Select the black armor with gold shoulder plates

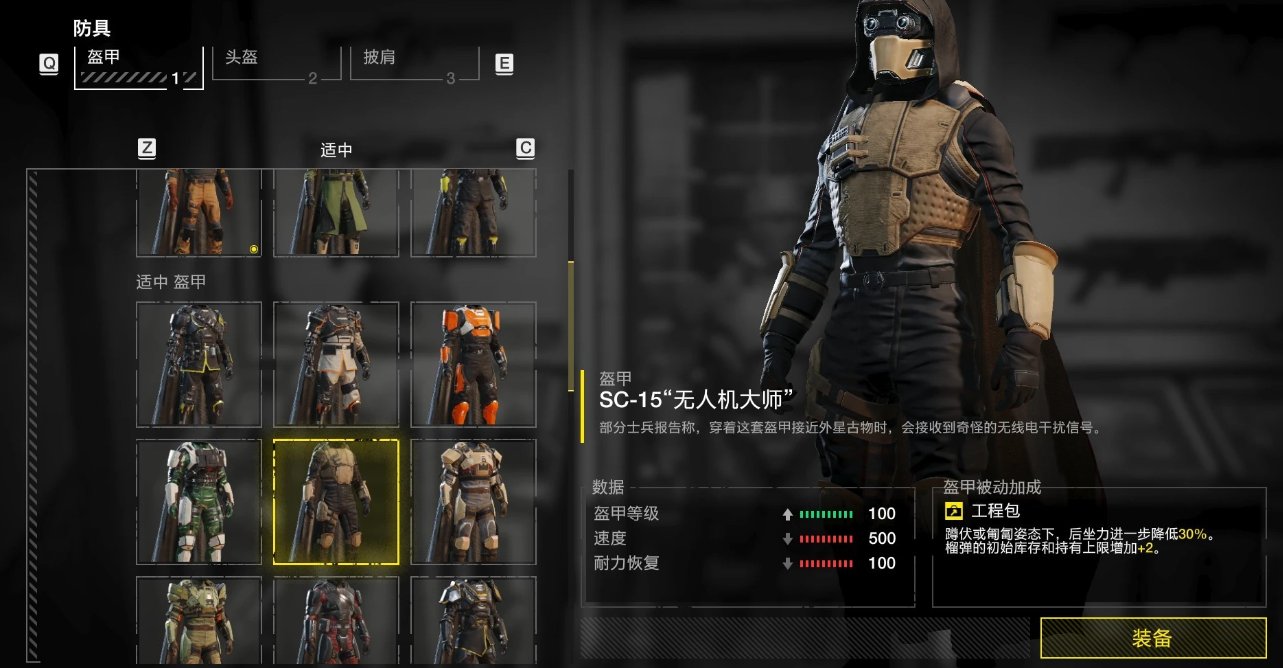473,620
